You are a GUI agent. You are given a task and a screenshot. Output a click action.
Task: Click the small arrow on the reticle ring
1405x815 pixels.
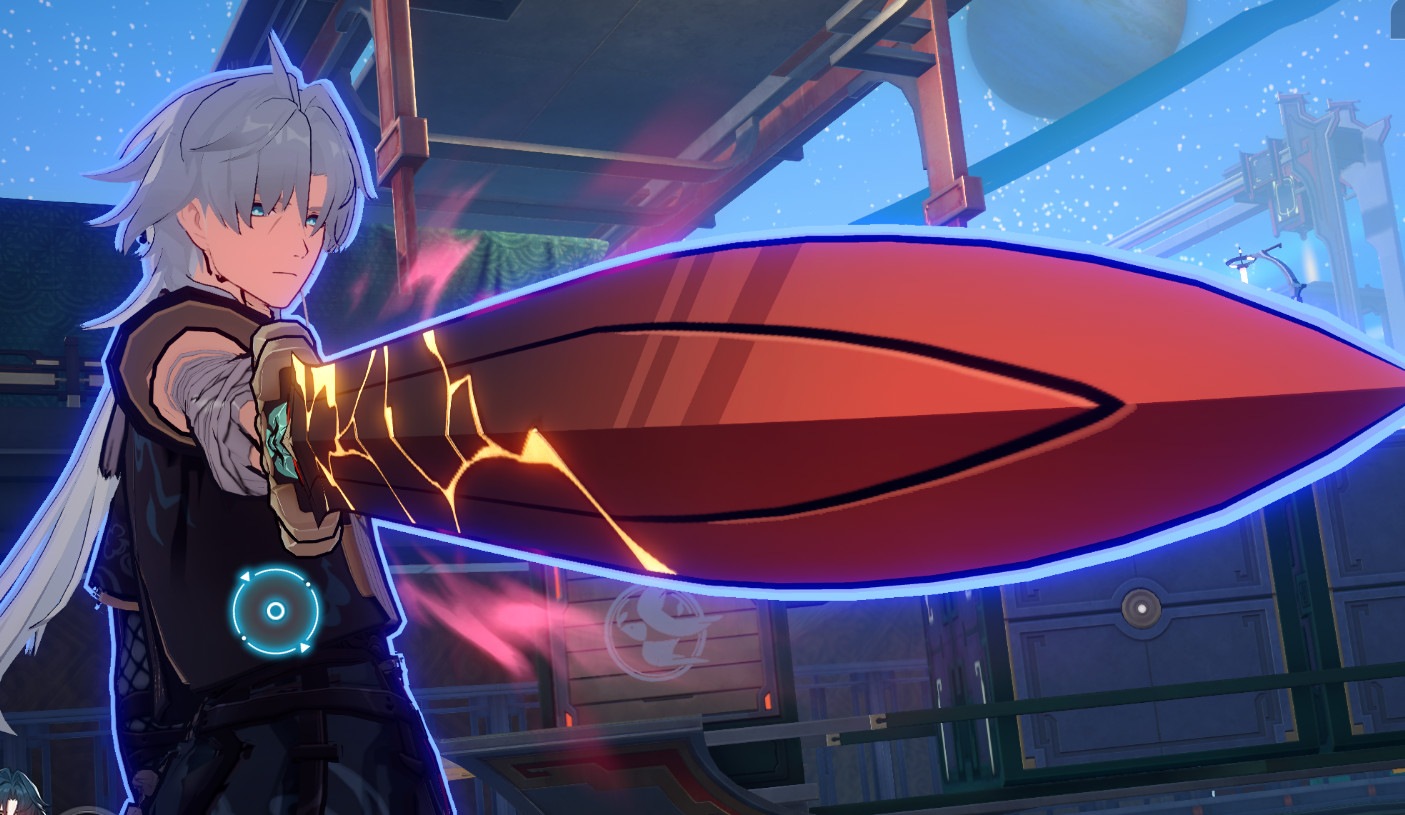247,576
